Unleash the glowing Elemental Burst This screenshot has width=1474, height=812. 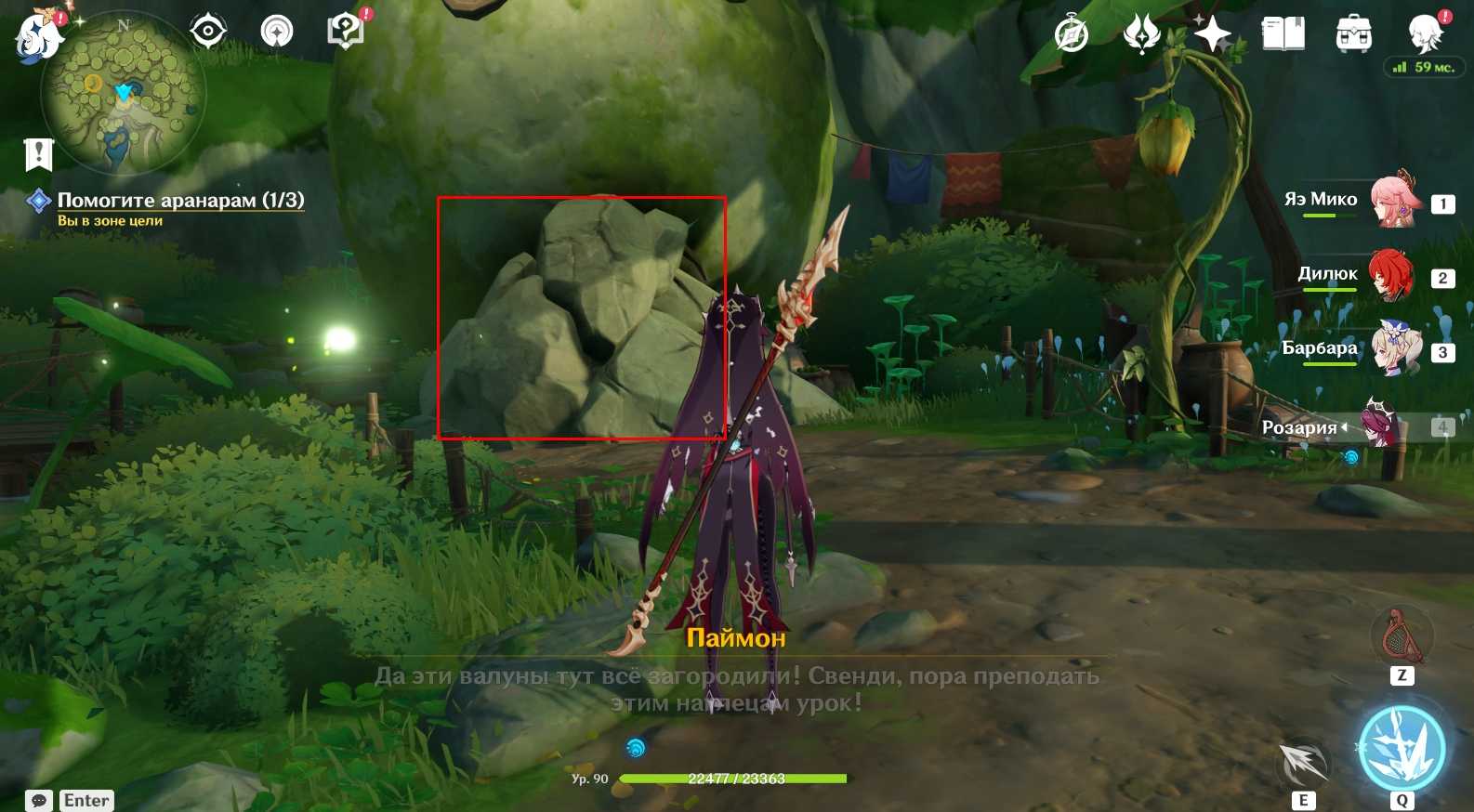[1402, 749]
